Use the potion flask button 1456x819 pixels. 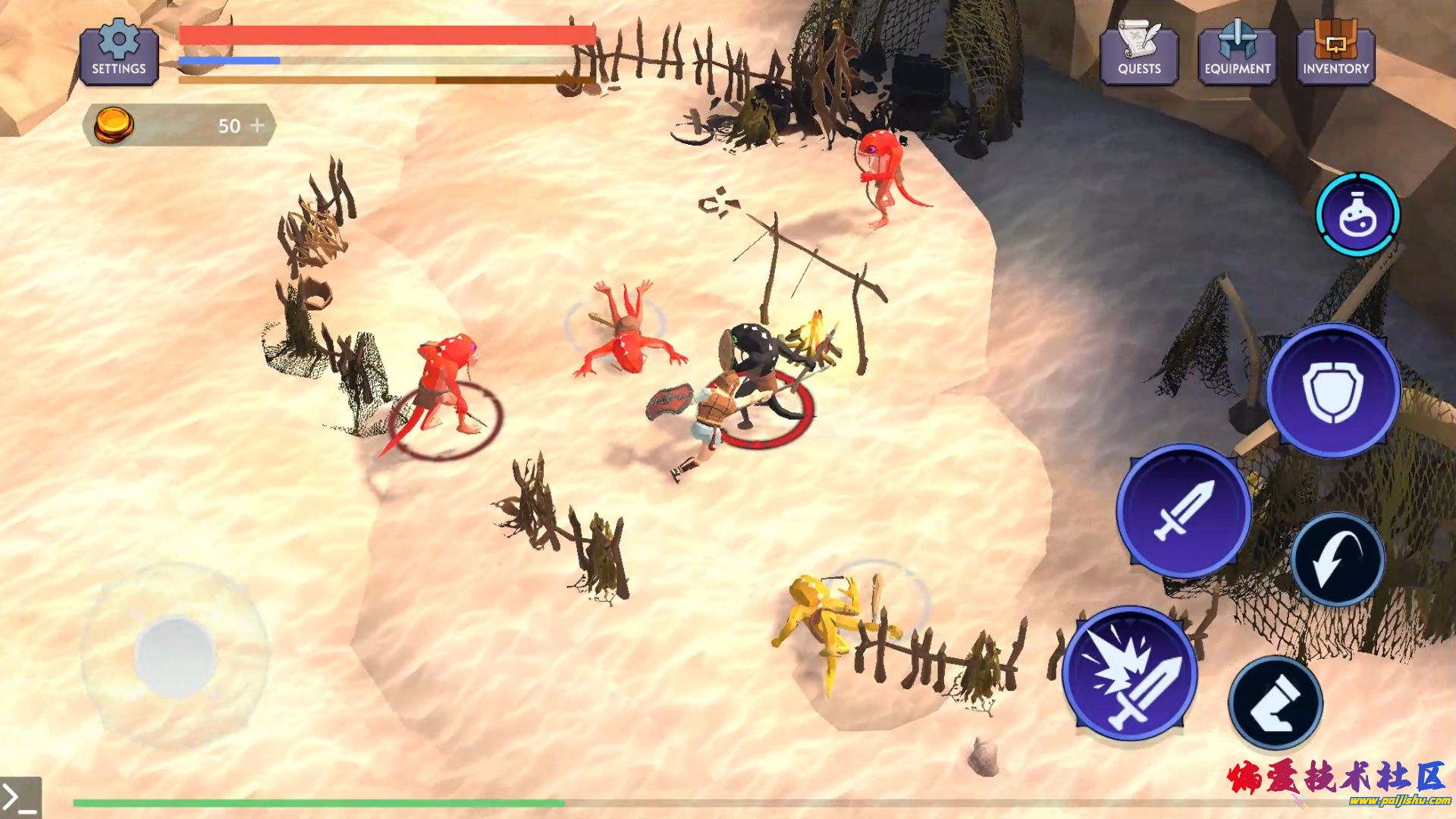(1357, 215)
